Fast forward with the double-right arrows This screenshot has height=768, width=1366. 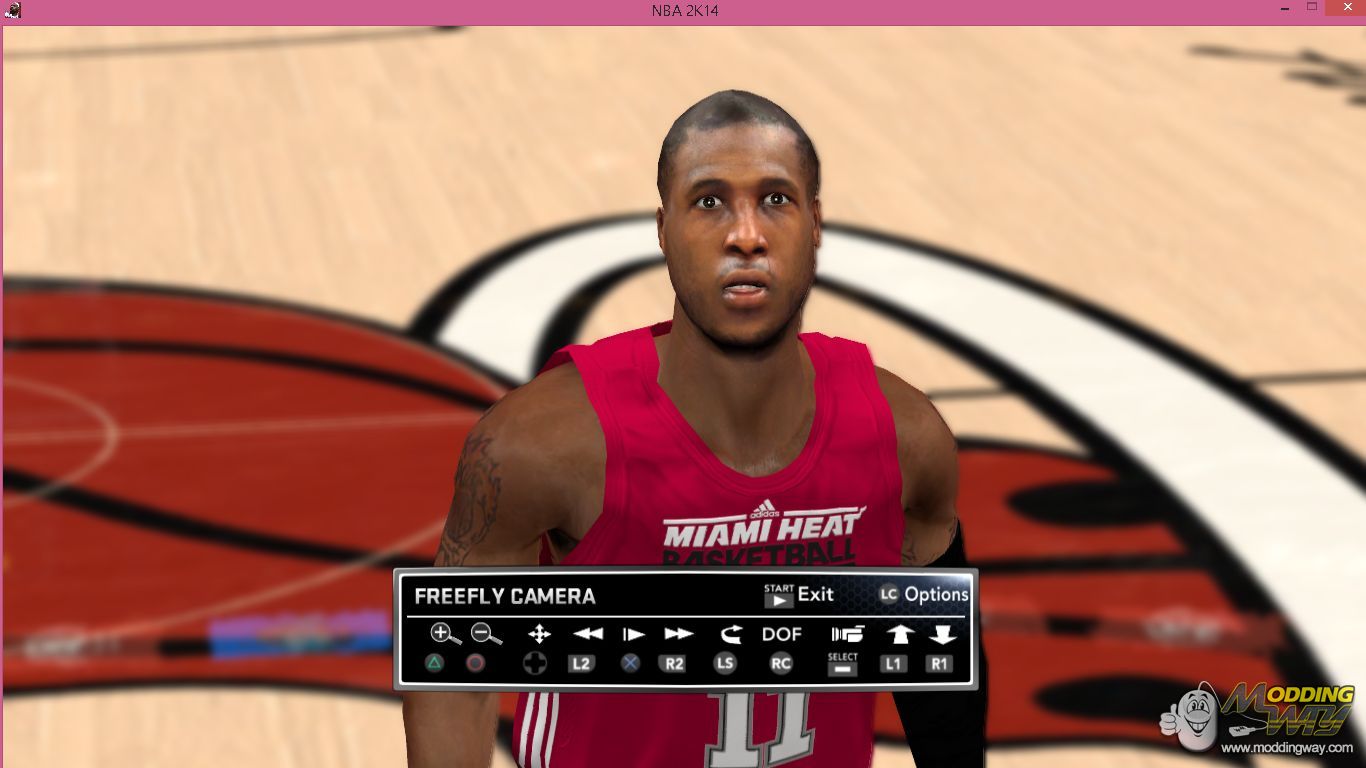pos(678,633)
